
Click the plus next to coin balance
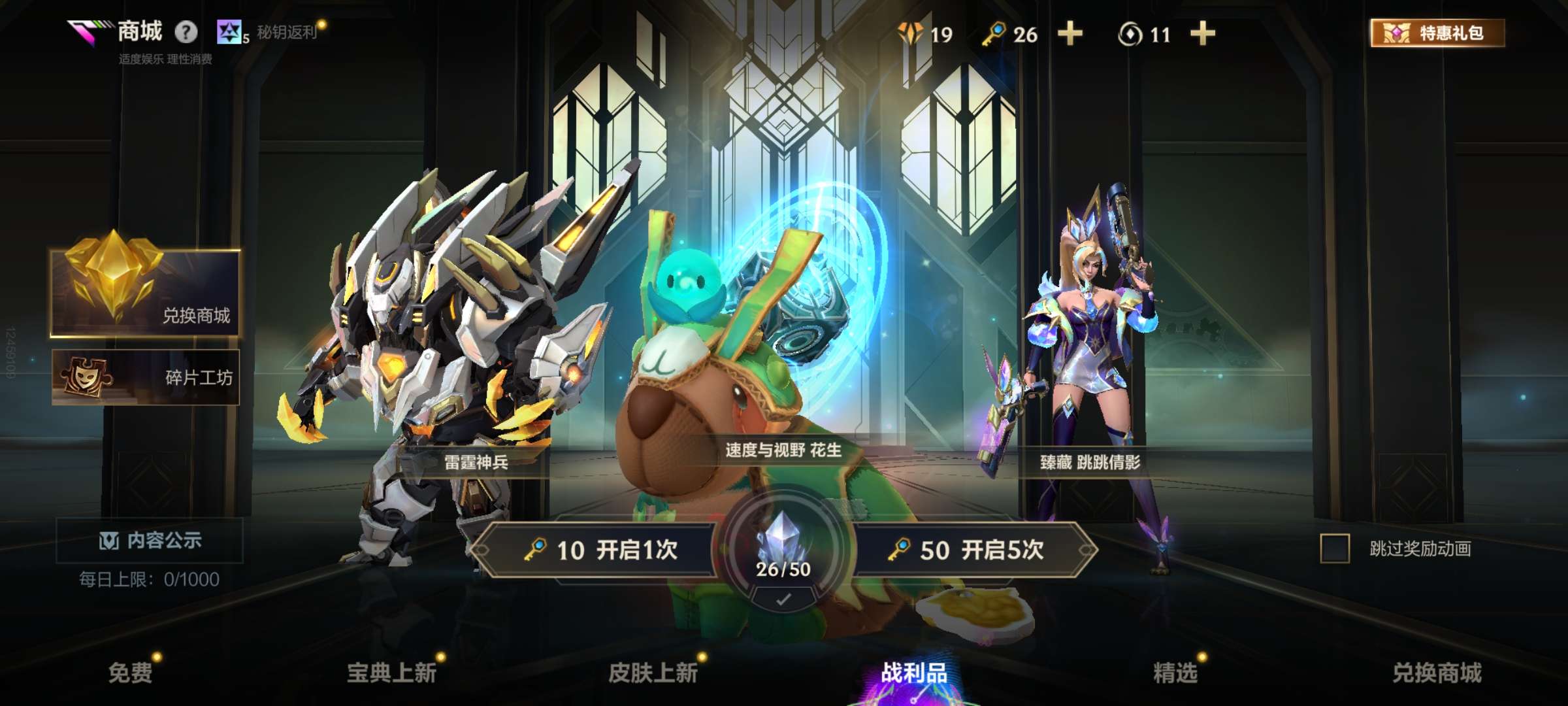(1204, 35)
